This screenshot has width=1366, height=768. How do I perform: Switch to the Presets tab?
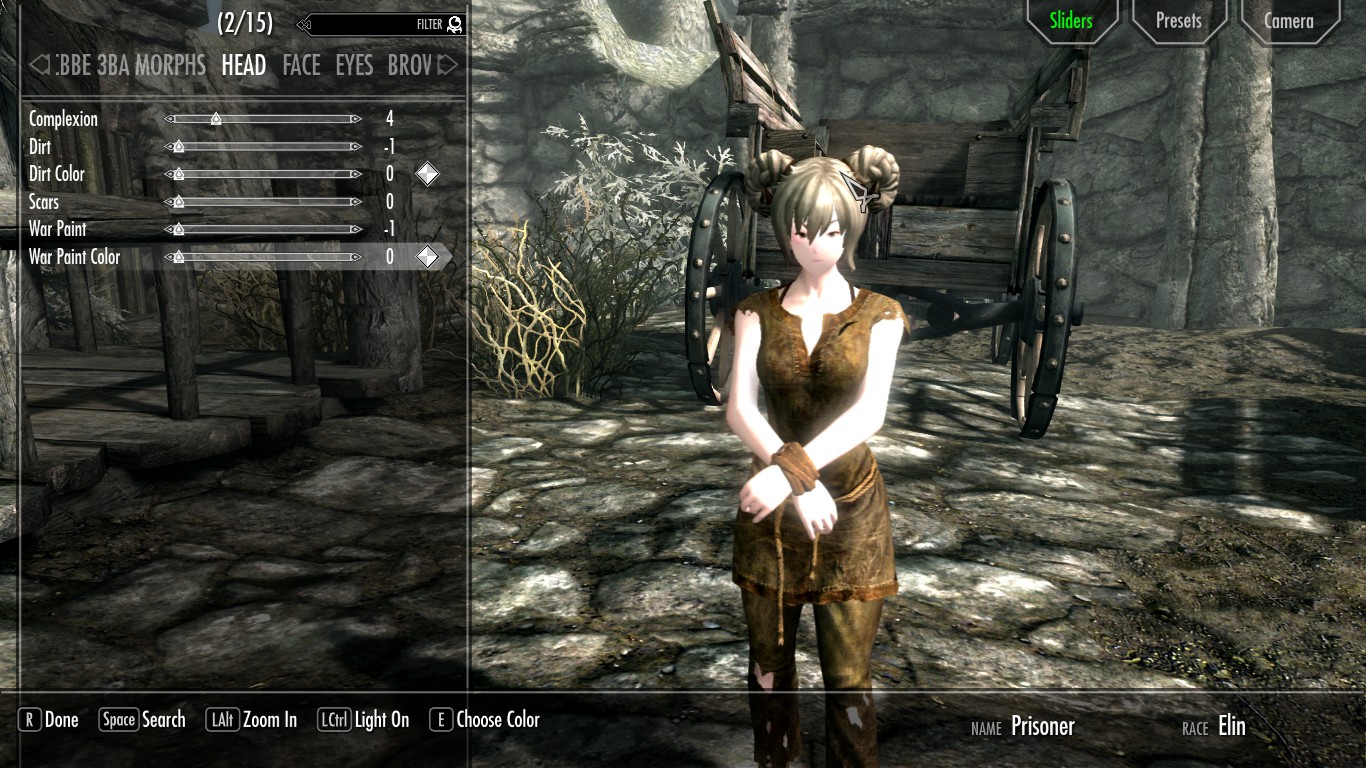coord(1179,20)
